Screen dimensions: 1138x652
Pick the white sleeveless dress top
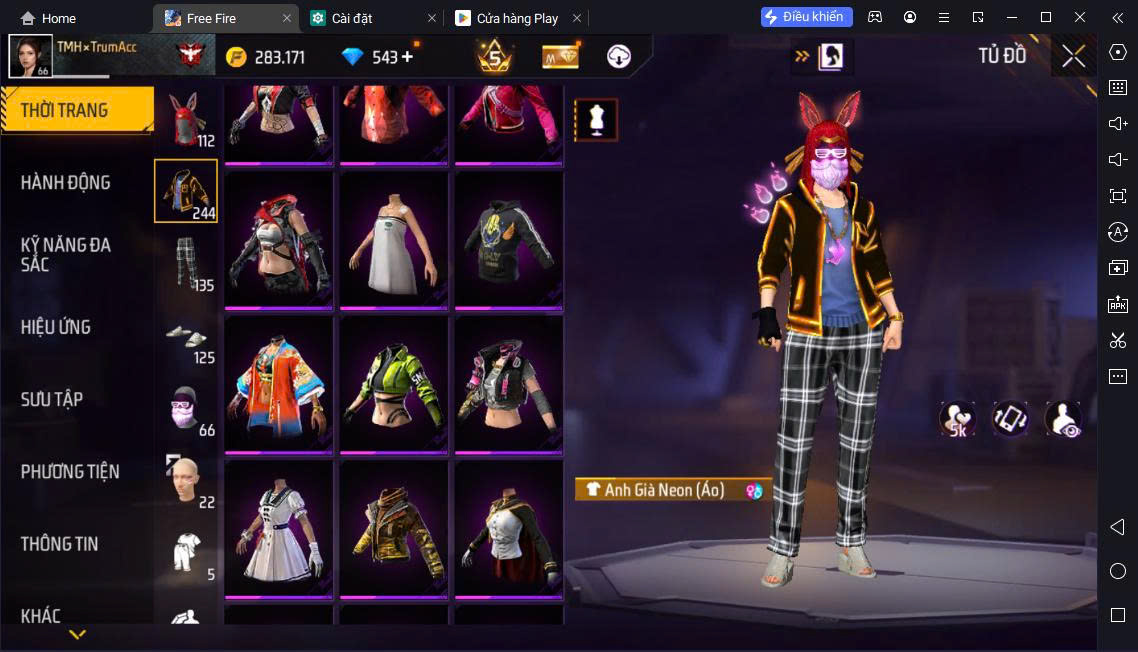click(x=394, y=243)
